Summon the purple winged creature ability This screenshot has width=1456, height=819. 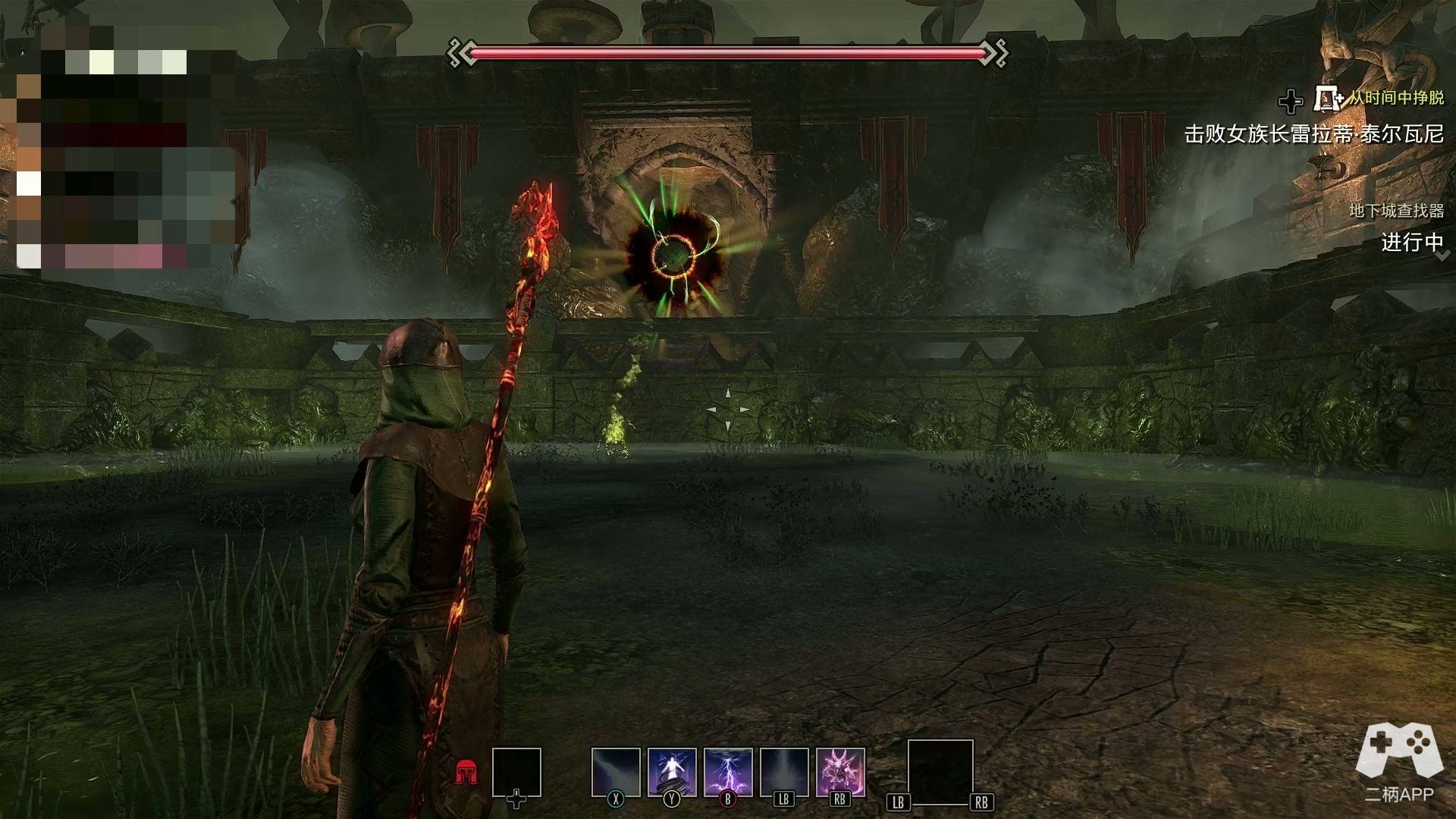[840, 772]
